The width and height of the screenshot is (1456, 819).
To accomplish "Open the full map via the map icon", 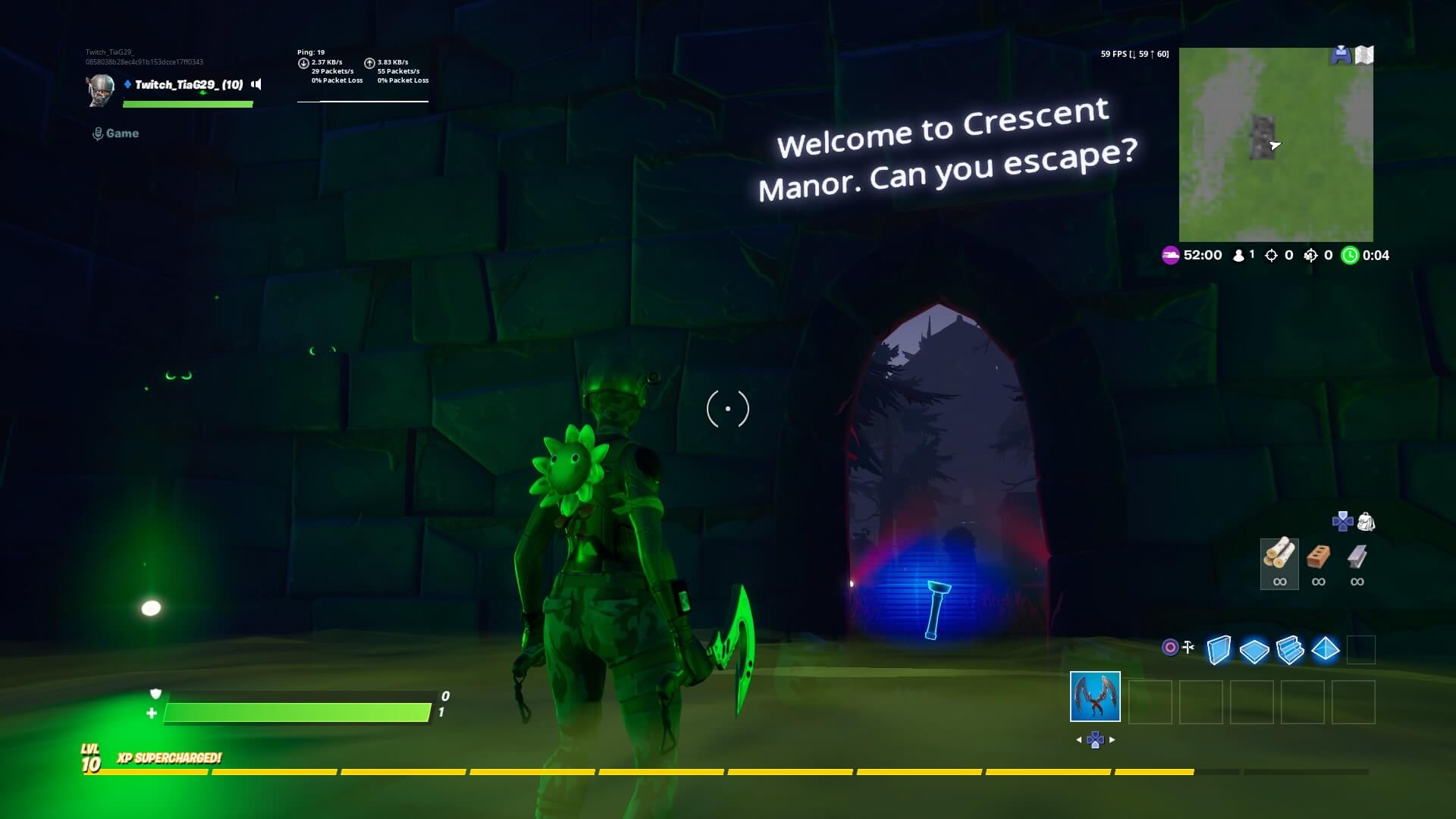I will coord(1365,55).
